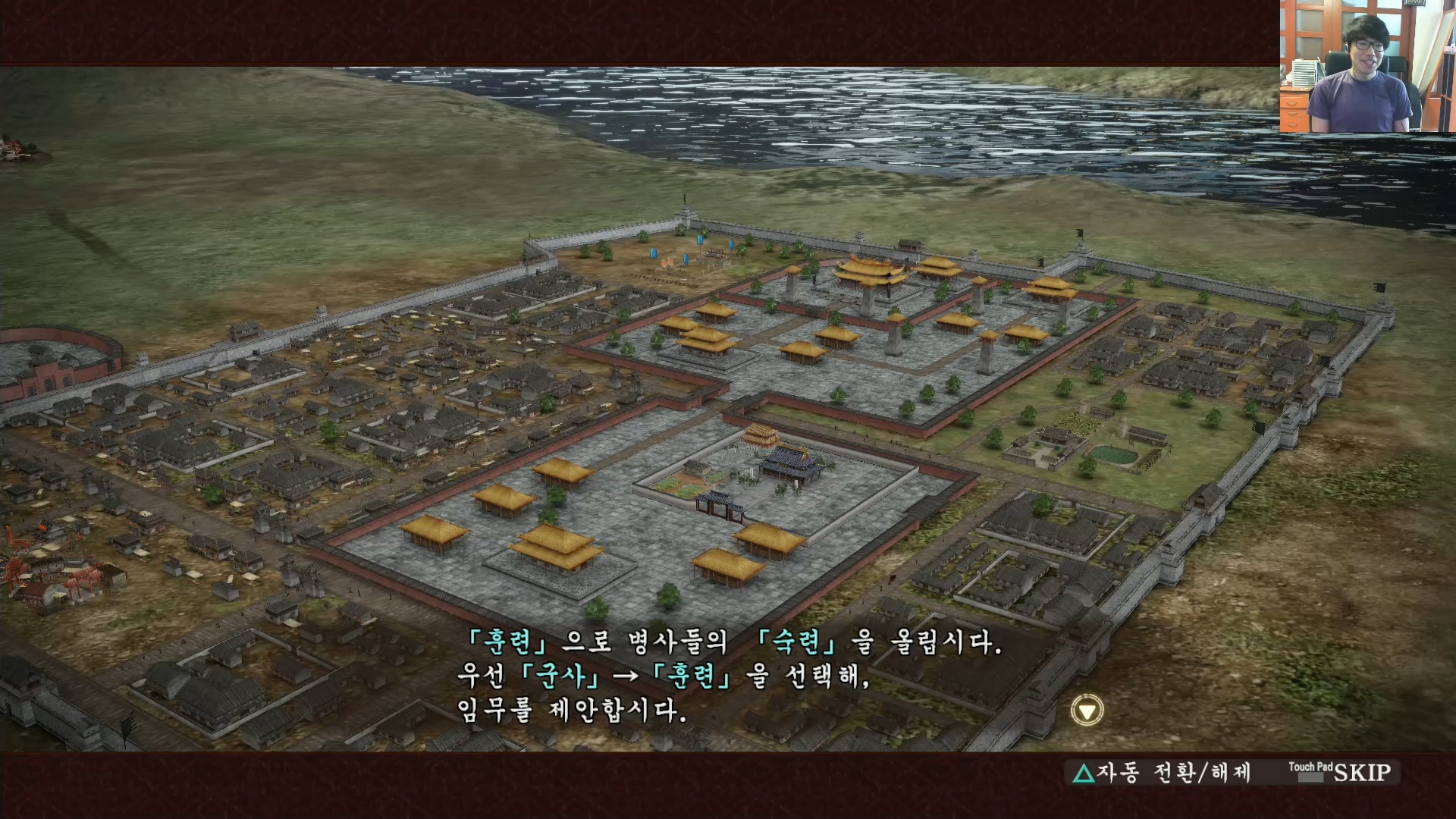Click the circular continue-arrow indicator

(1086, 710)
